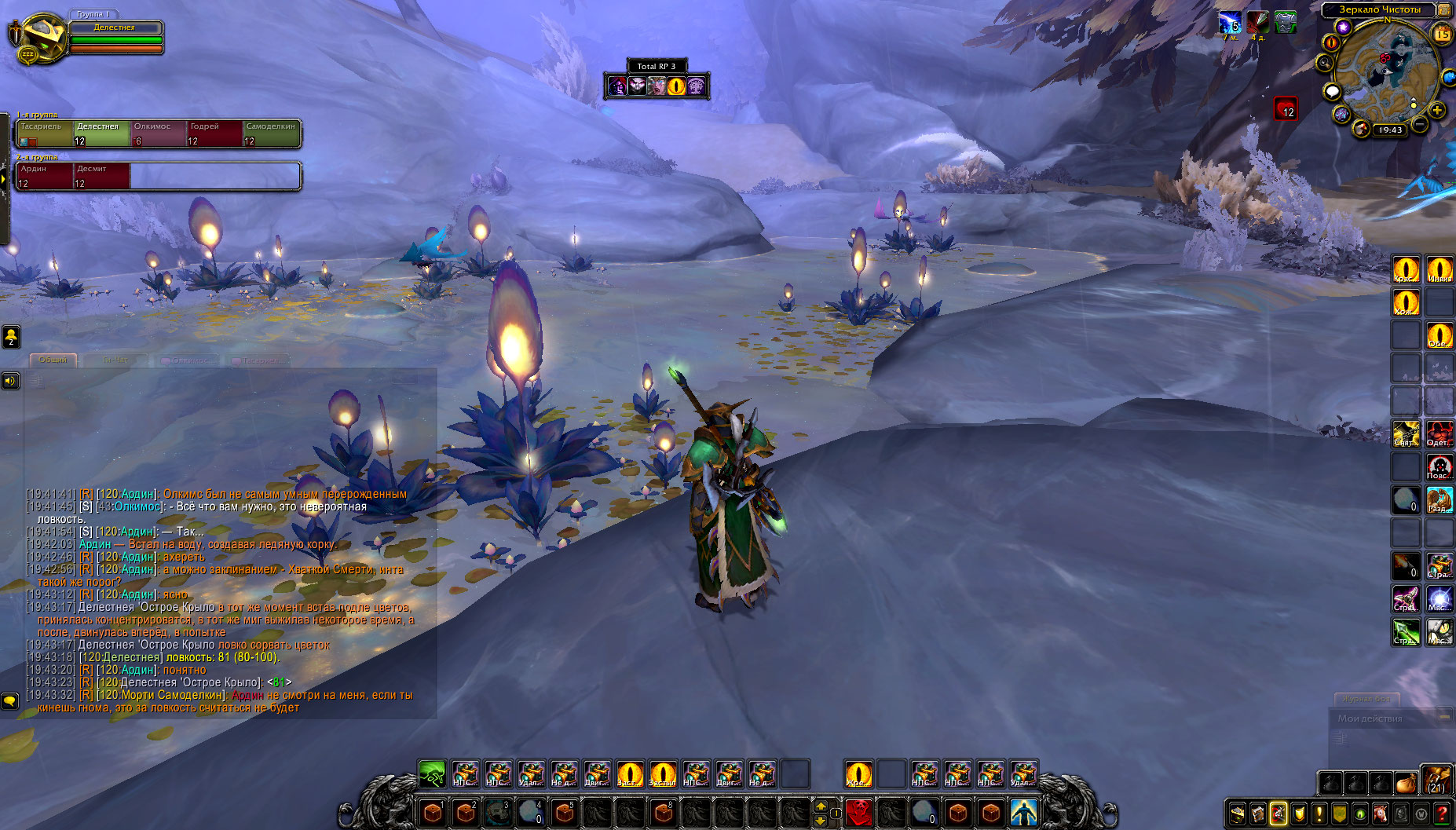Activate the green running beast ability
Screen dimensions: 1456x830
pos(432,773)
